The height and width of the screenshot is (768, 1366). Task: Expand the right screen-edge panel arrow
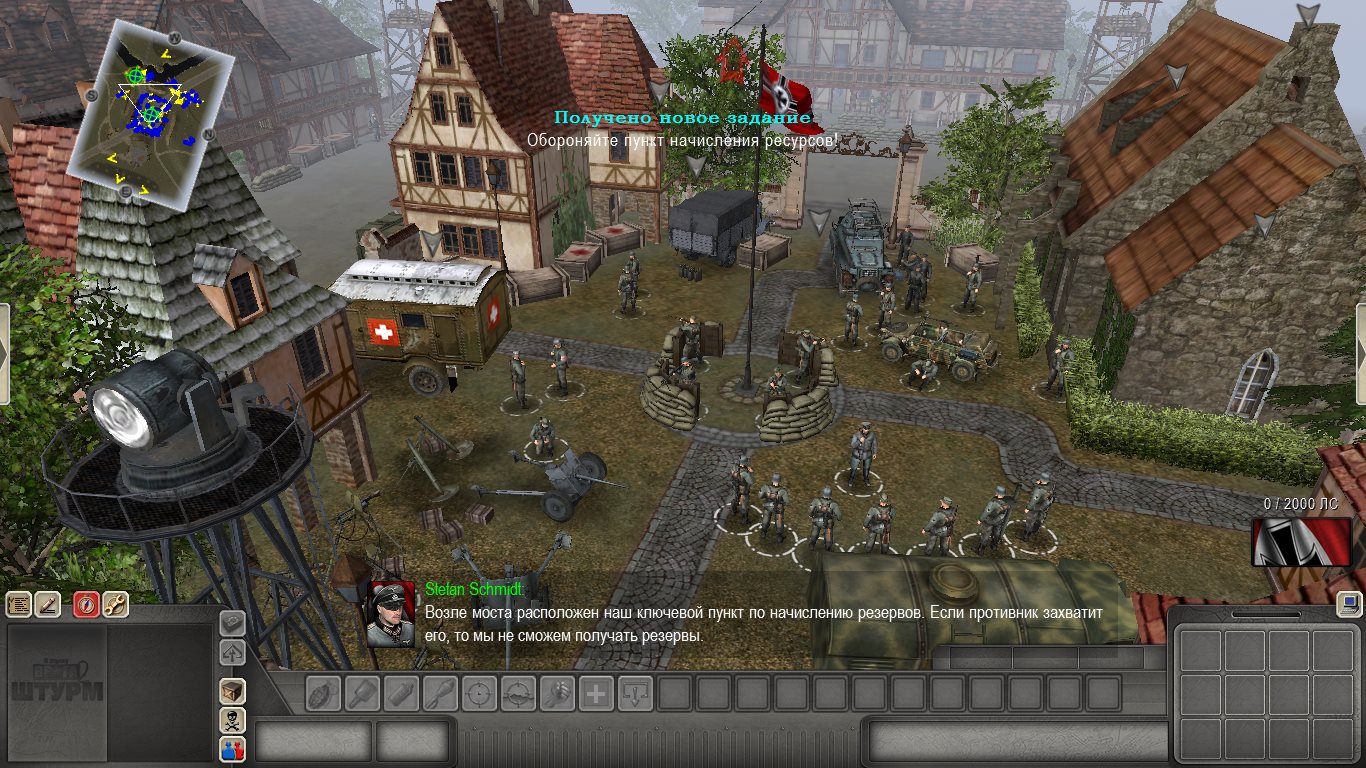click(1361, 354)
